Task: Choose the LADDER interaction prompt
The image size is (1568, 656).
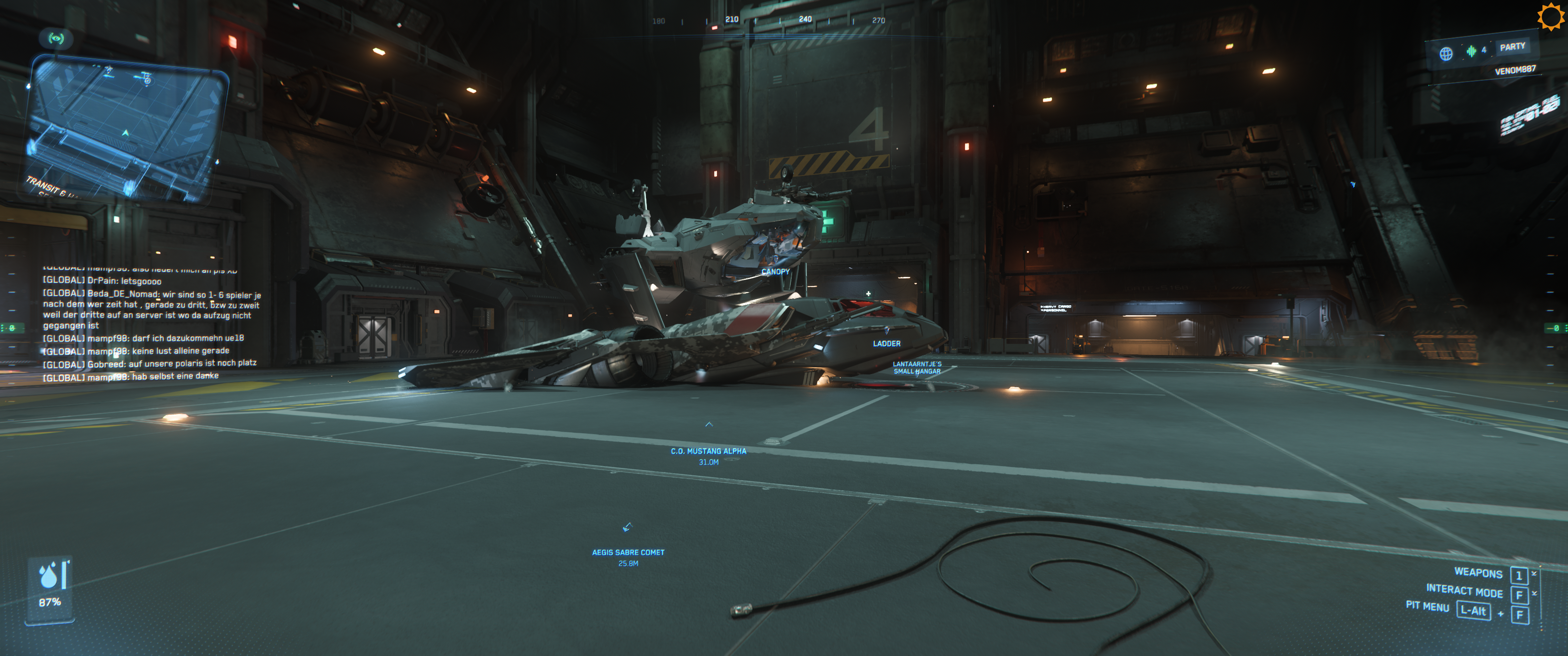Action: tap(886, 343)
